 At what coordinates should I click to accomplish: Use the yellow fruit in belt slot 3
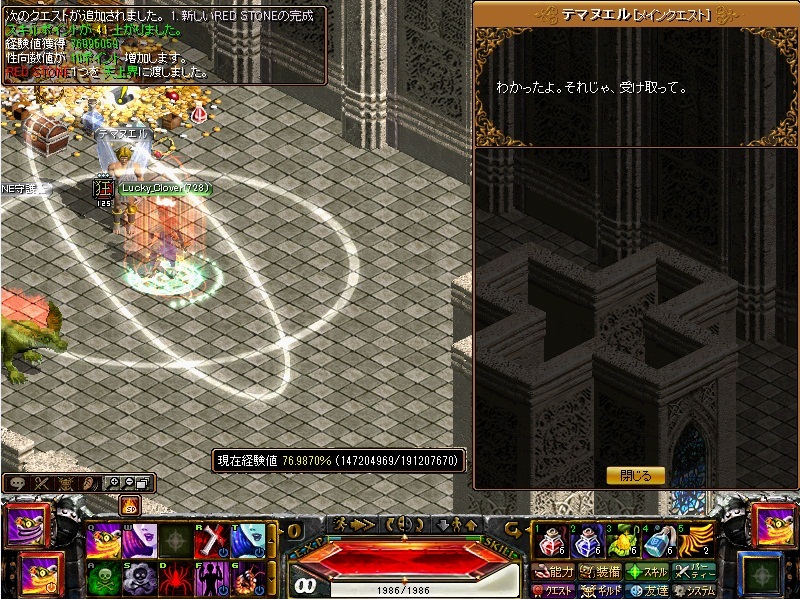click(622, 541)
